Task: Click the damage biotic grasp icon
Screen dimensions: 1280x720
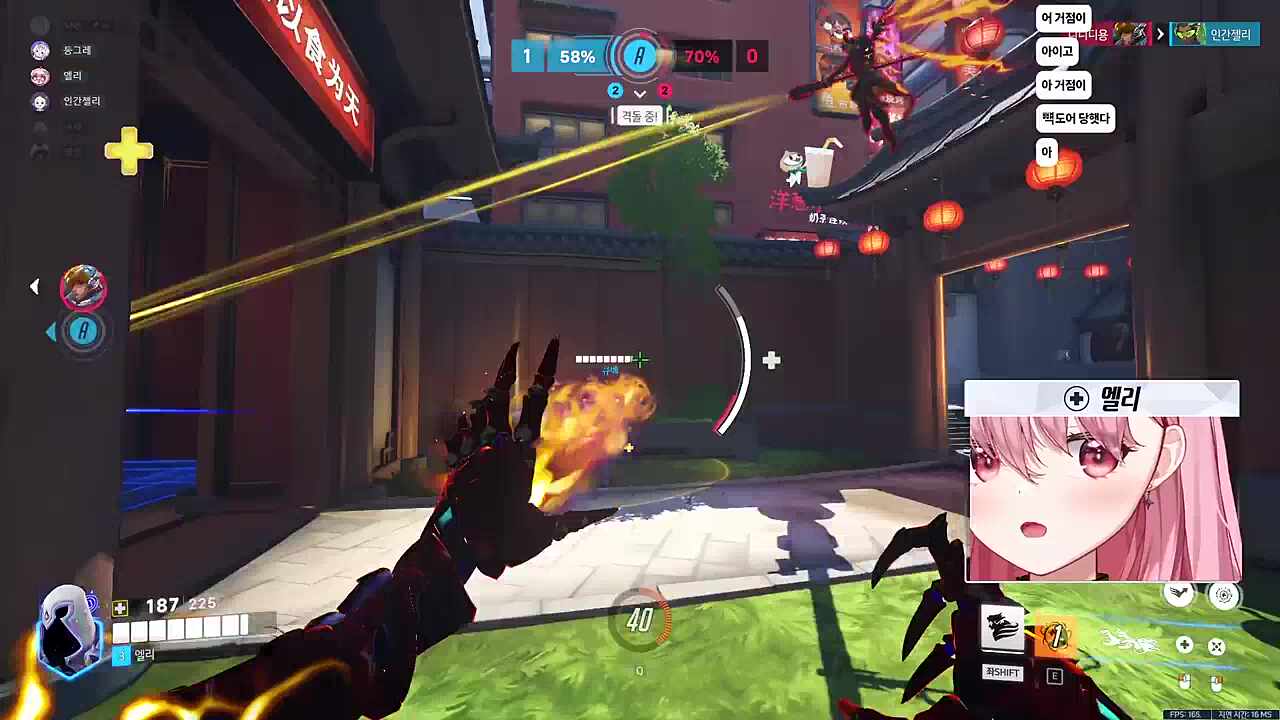Action: coord(1217,646)
